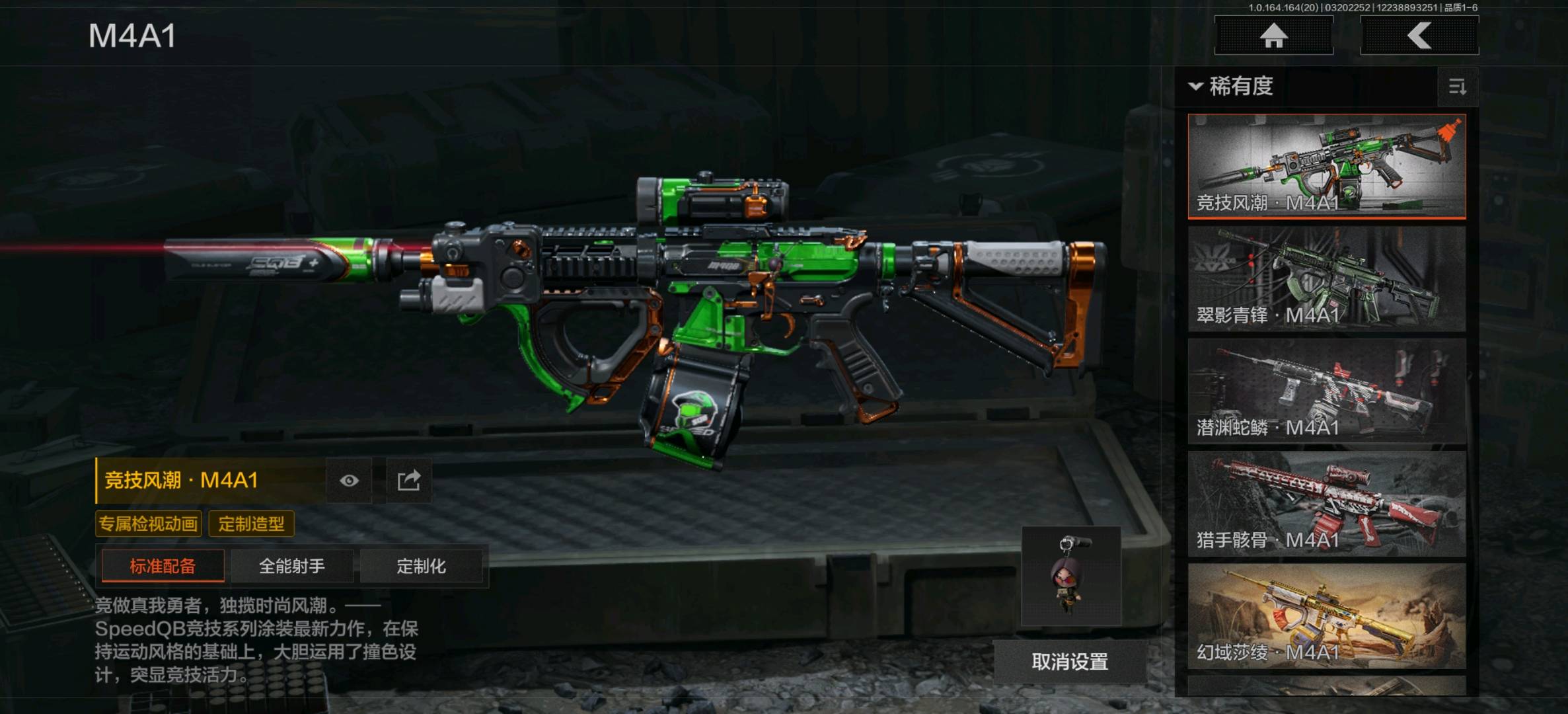
Task: Choose the 翠影青锋 M4A1 skin
Action: tap(1326, 279)
